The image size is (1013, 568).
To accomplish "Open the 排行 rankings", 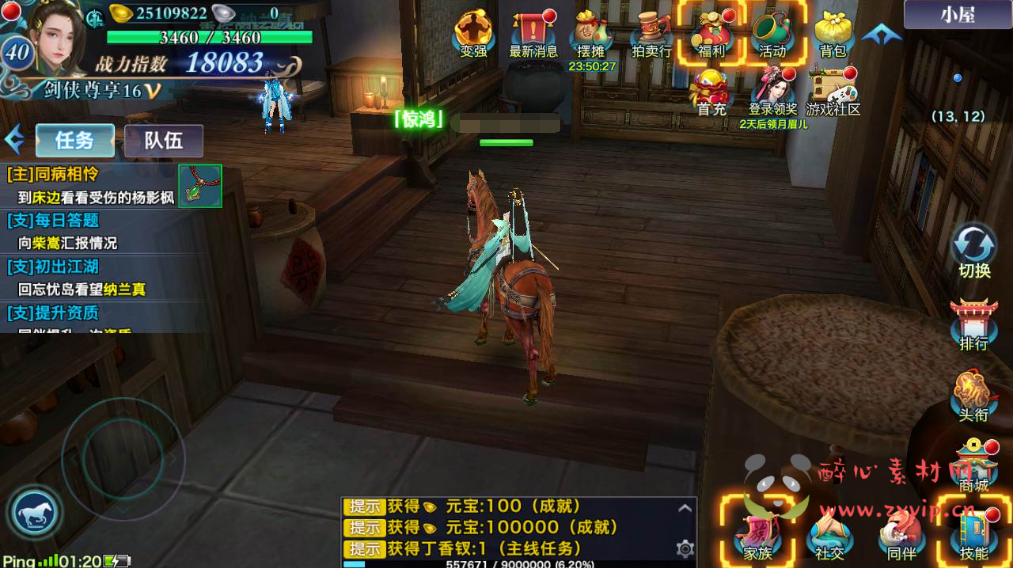I will click(x=974, y=324).
